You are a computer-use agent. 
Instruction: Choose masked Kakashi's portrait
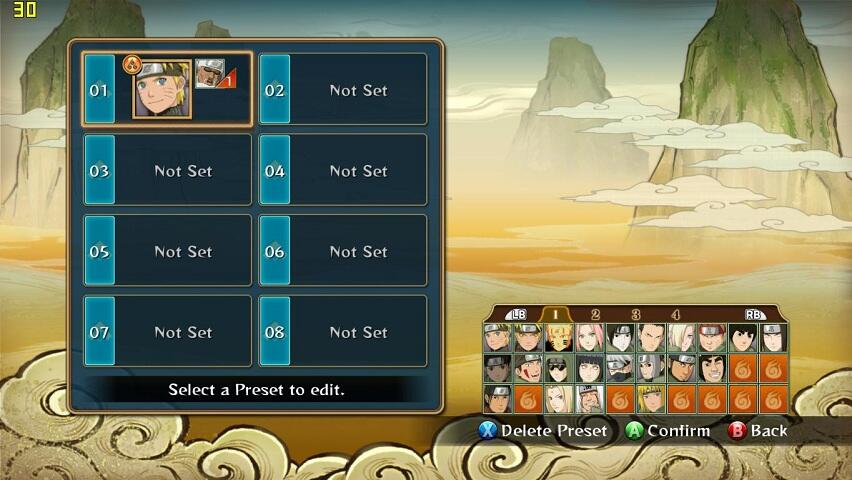[x=621, y=369]
